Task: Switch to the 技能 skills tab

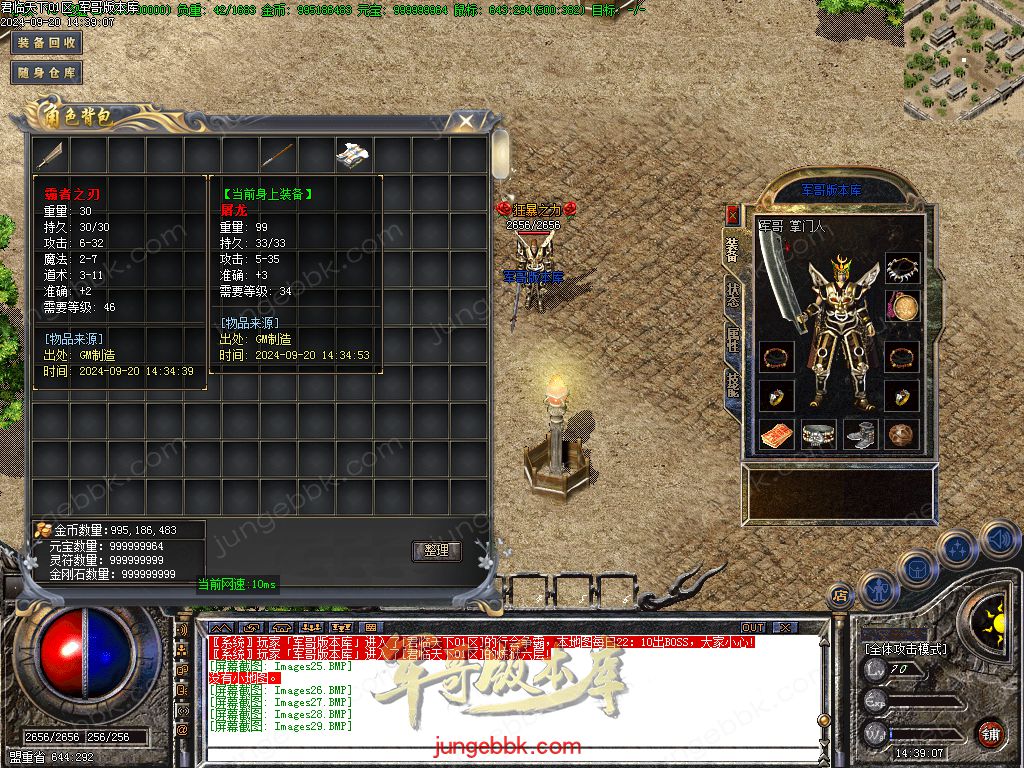Action: coord(732,384)
